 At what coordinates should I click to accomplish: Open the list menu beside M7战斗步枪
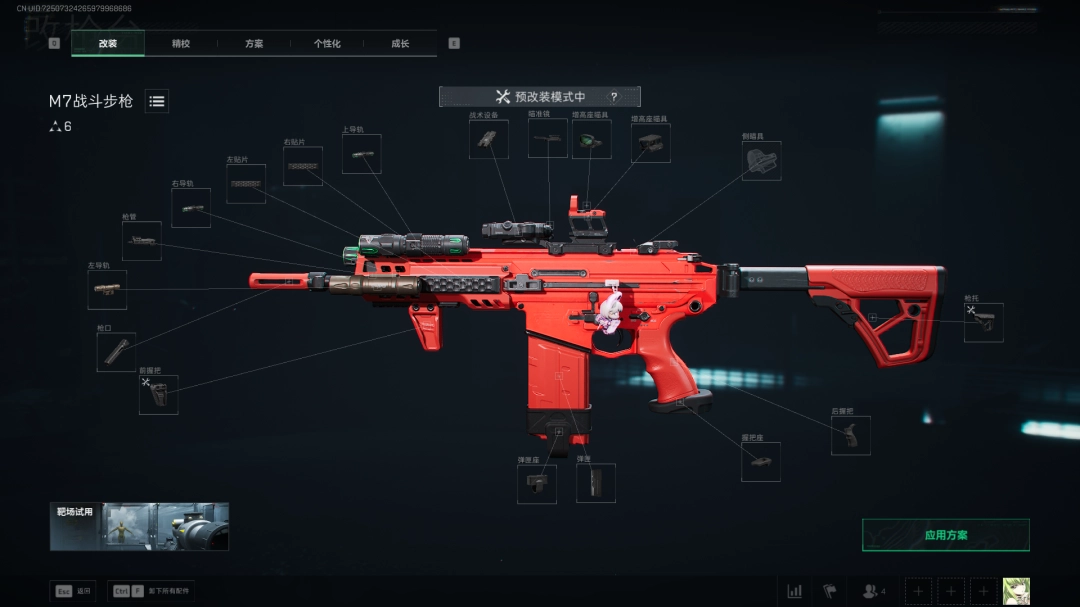pyautogui.click(x=157, y=101)
